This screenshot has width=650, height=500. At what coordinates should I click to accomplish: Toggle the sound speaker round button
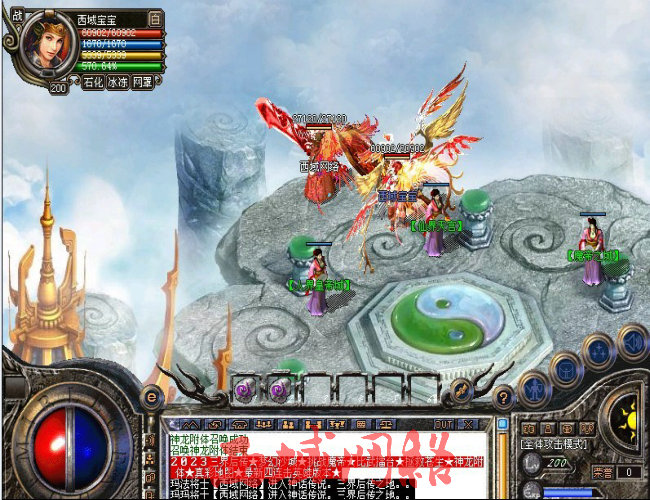[631, 340]
